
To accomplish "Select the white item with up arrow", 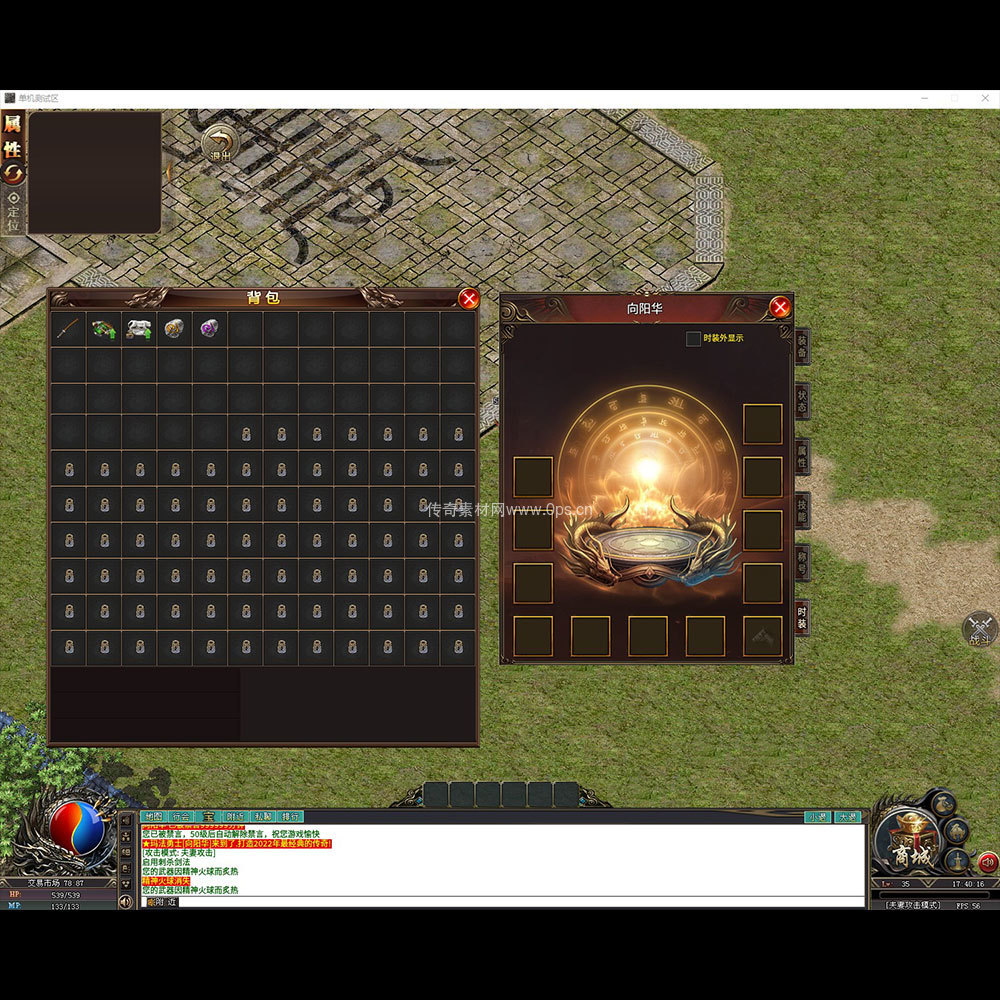I will point(139,328).
